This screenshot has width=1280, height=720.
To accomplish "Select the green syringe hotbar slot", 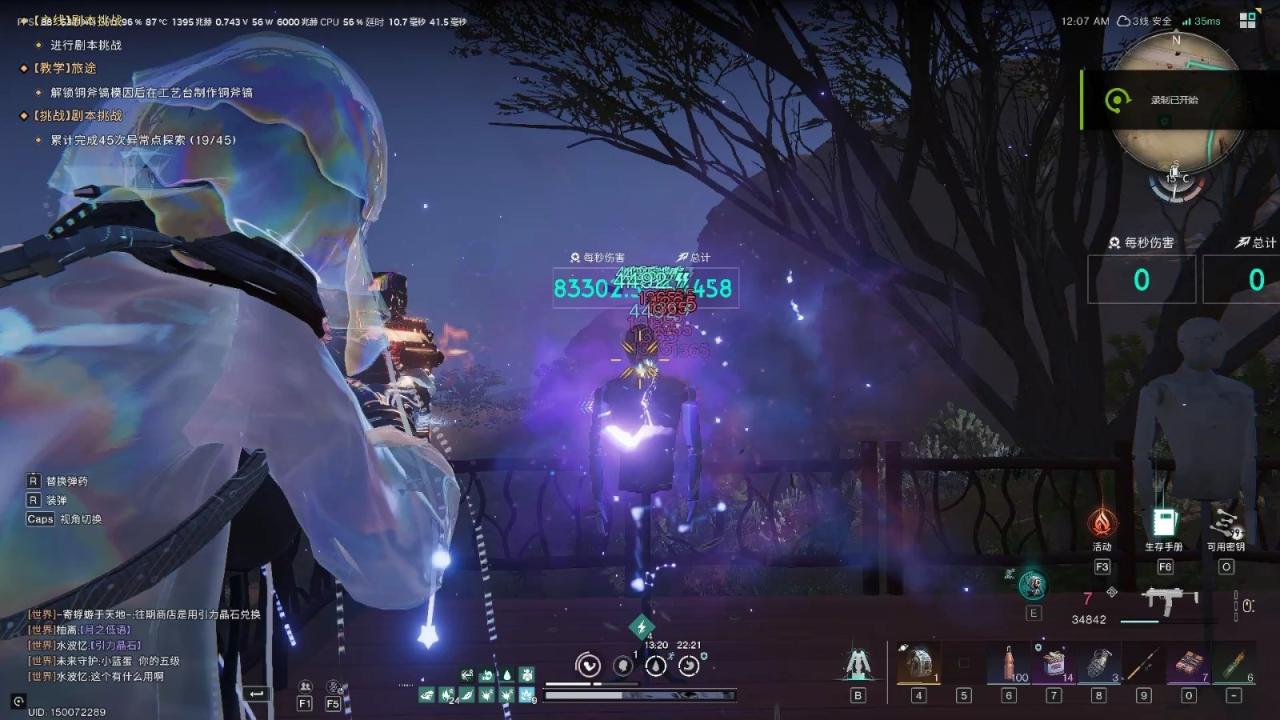I will click(x=1233, y=663).
